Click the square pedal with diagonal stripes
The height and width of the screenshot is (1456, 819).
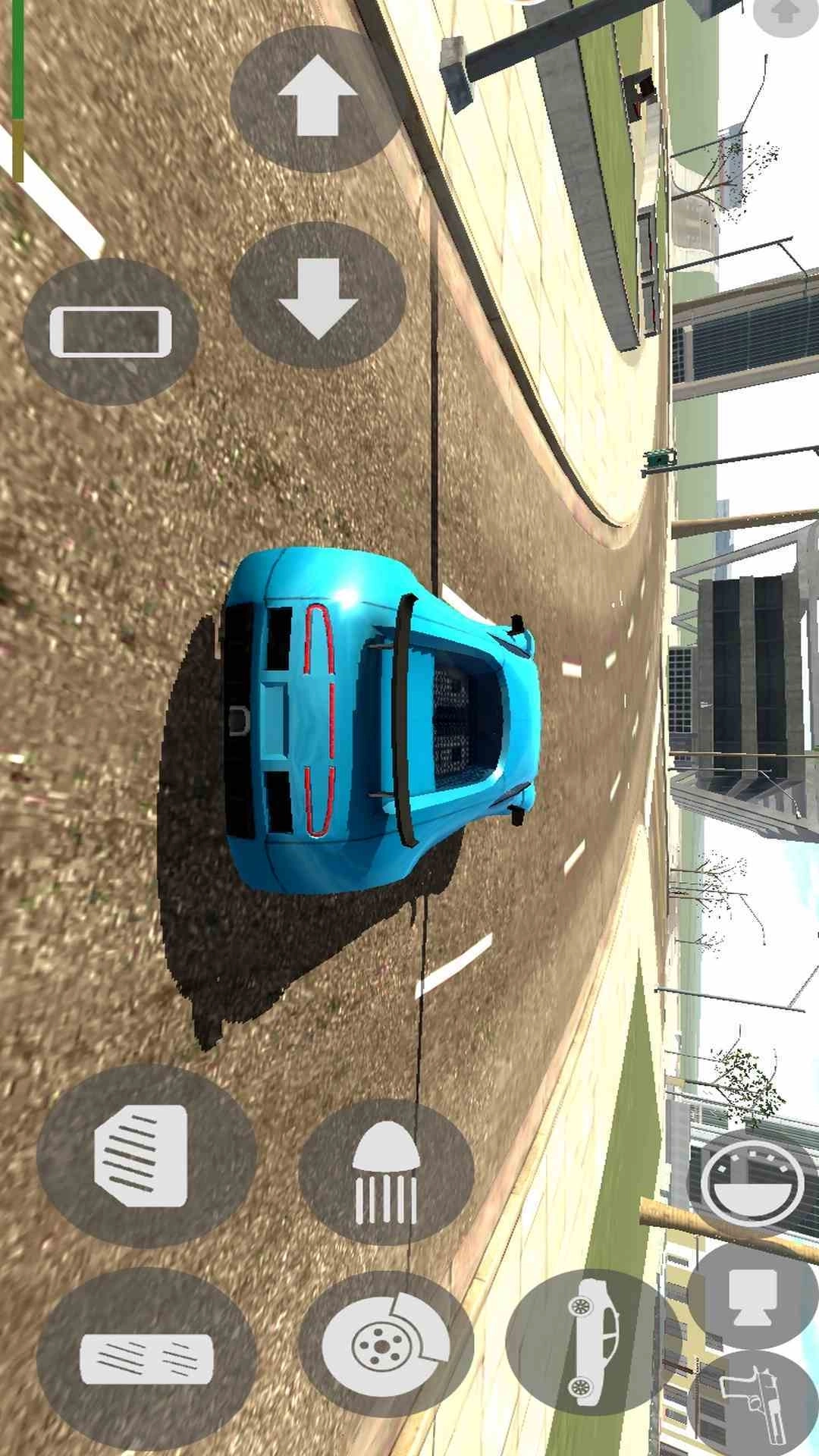pos(144,1155)
